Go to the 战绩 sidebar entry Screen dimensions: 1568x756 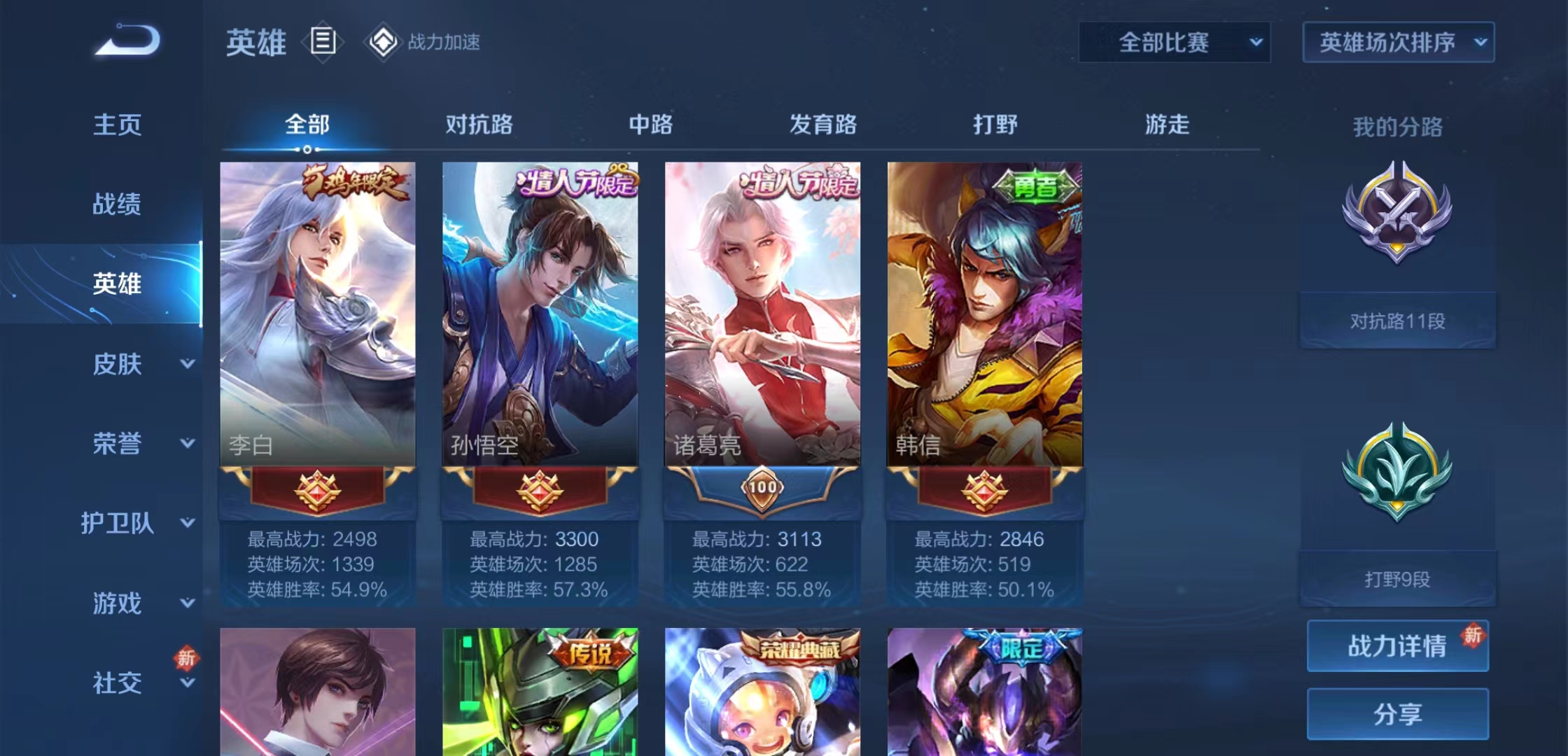click(118, 204)
